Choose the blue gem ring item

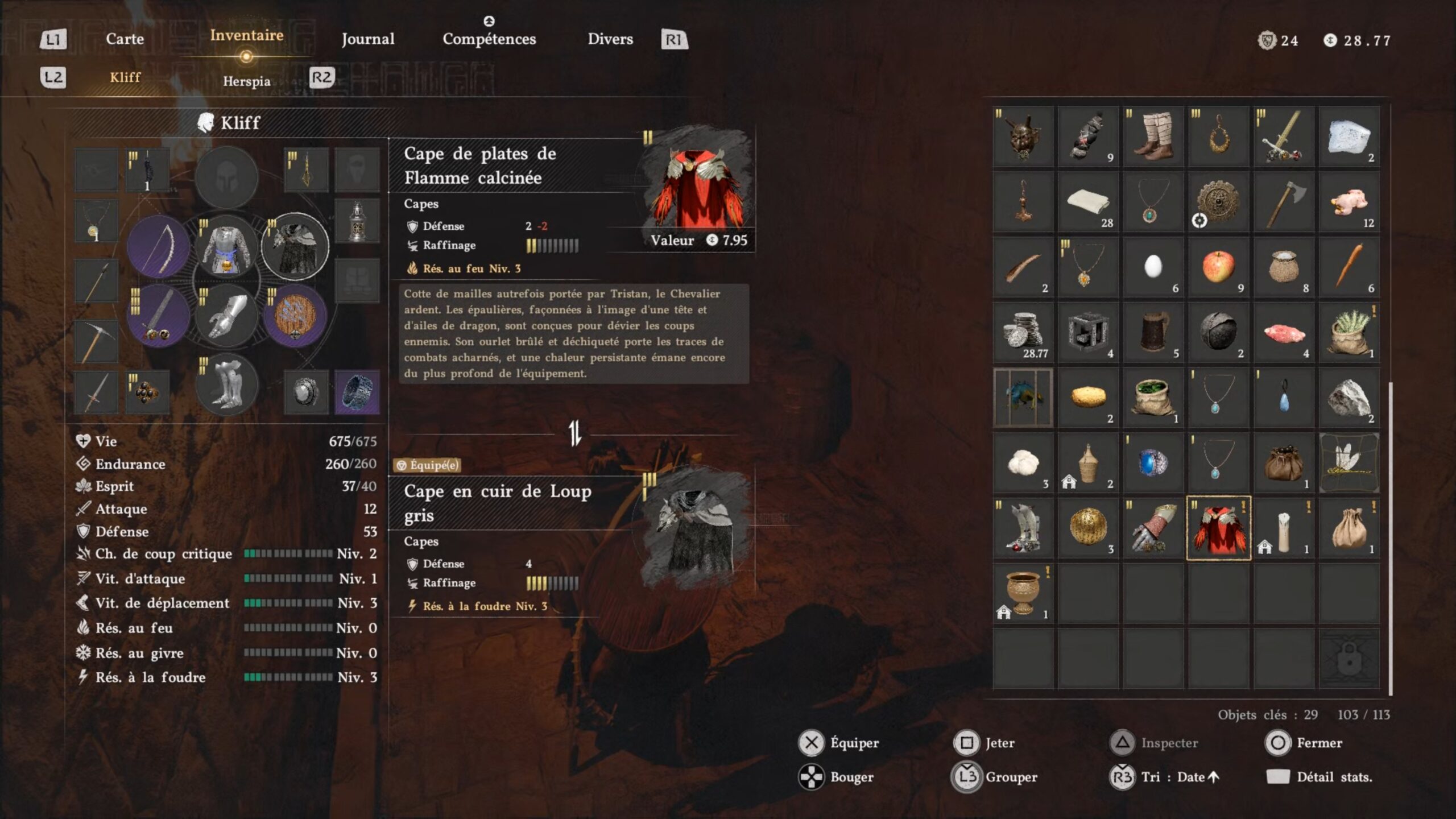(1153, 463)
